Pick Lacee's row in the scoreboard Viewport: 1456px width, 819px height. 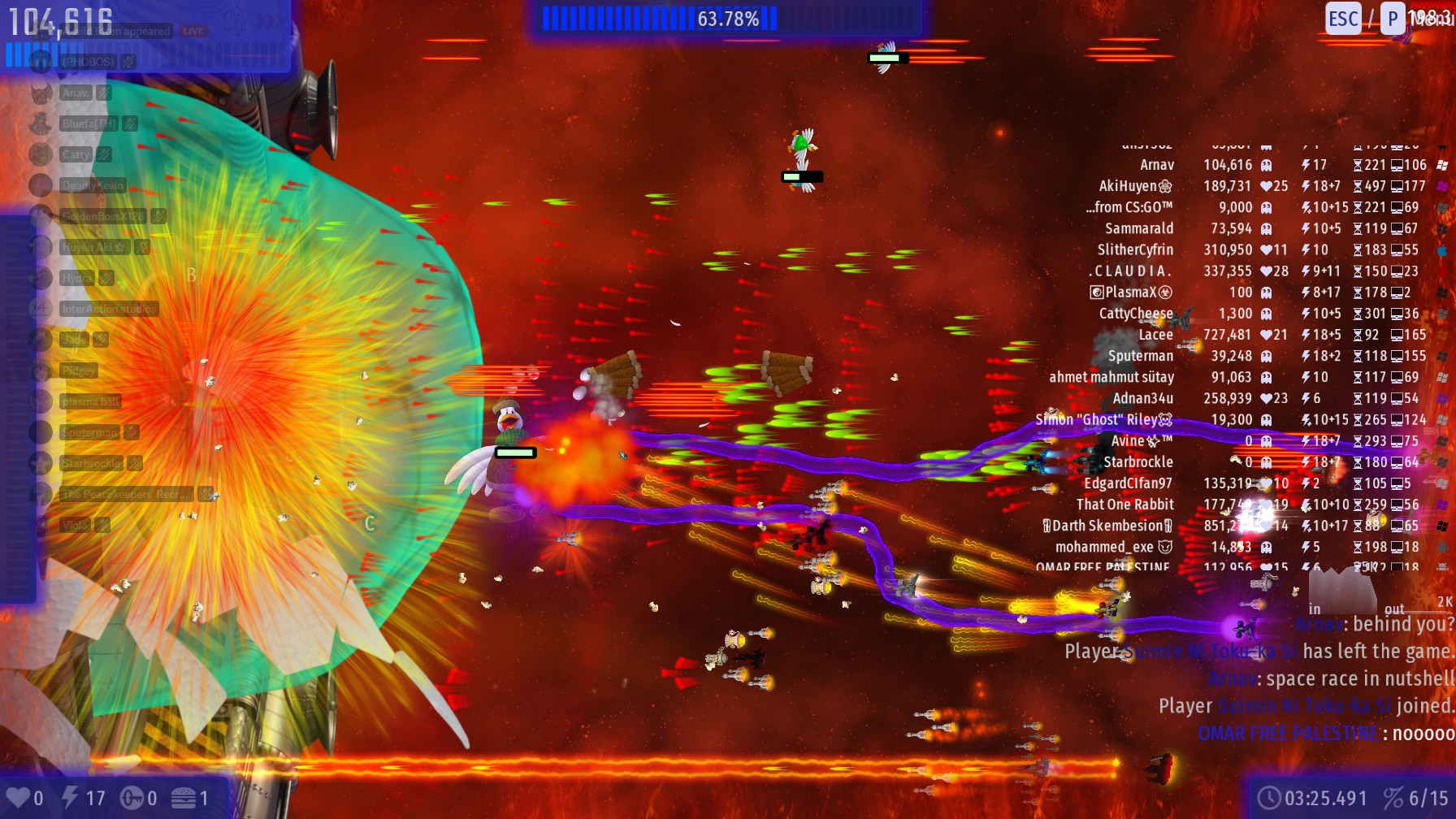pos(1155,335)
